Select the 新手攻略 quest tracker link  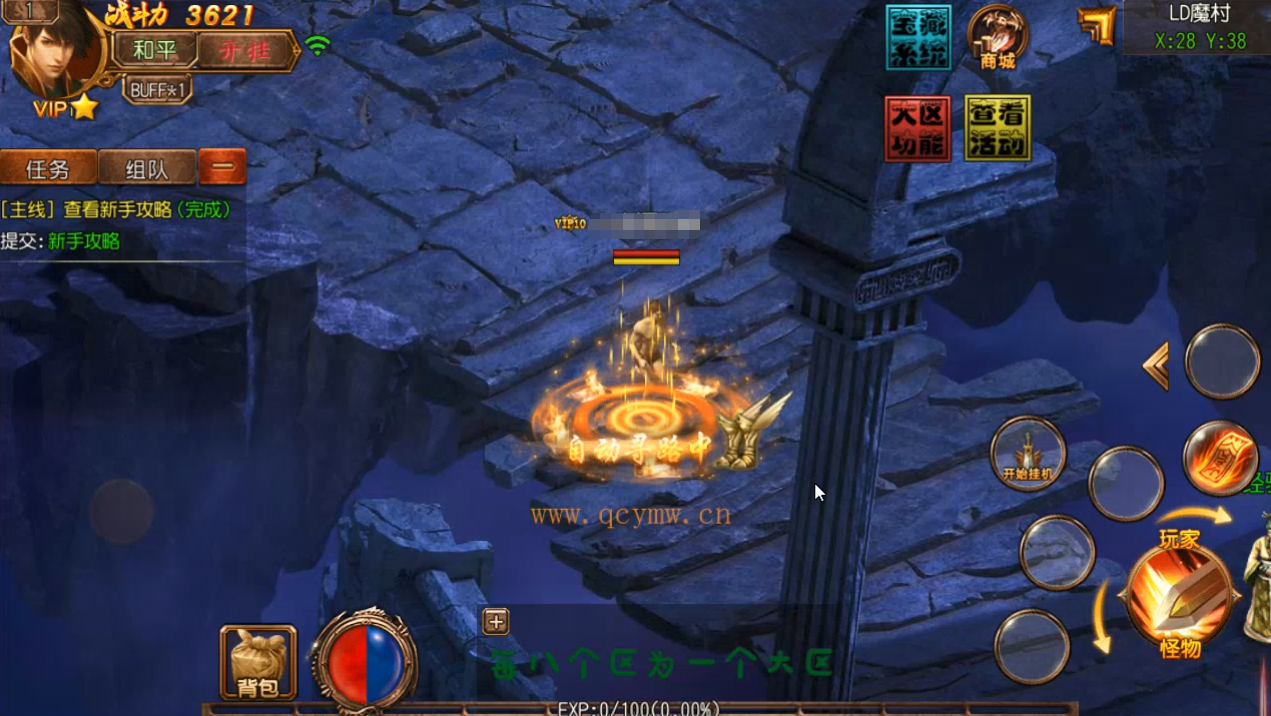84,241
